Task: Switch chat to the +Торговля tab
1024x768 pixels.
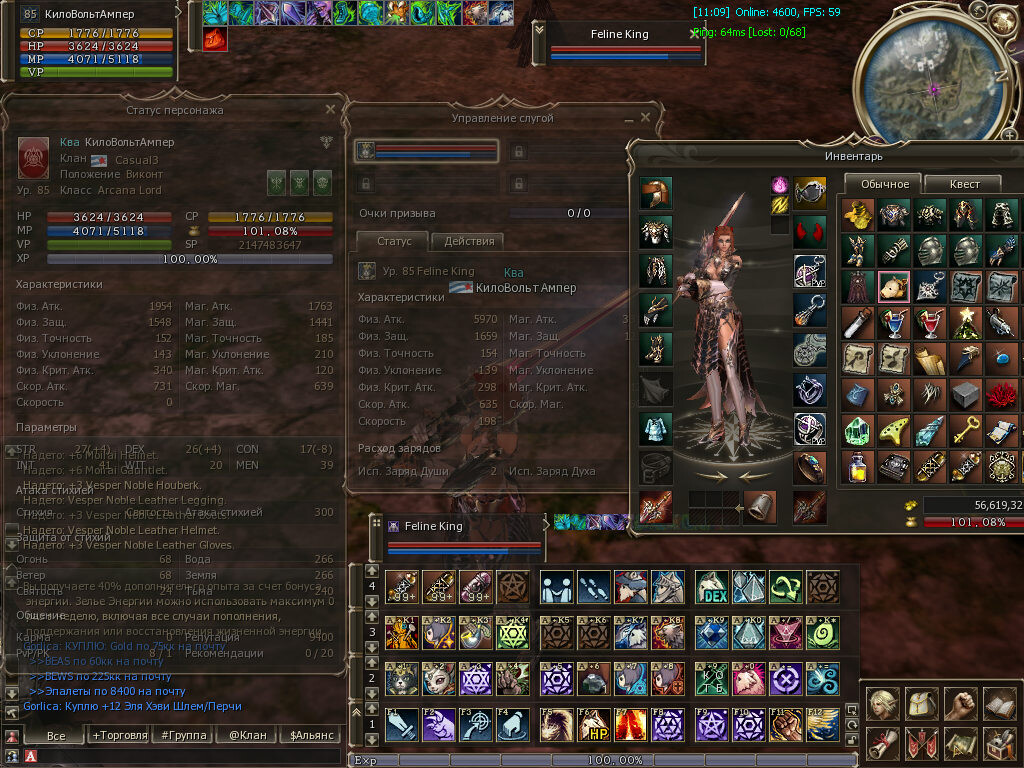Action: point(117,735)
